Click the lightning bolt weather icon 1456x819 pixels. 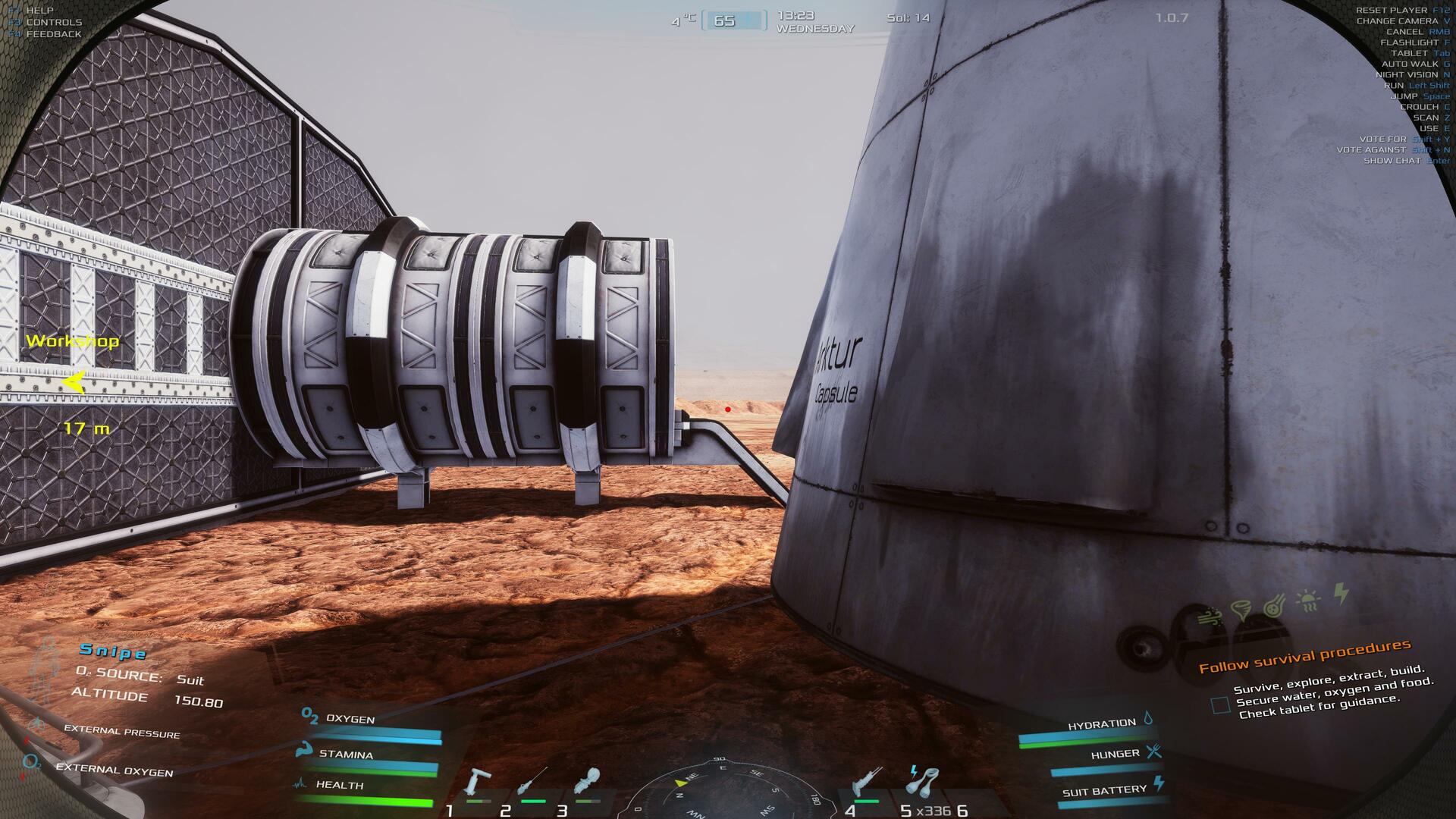1341,593
